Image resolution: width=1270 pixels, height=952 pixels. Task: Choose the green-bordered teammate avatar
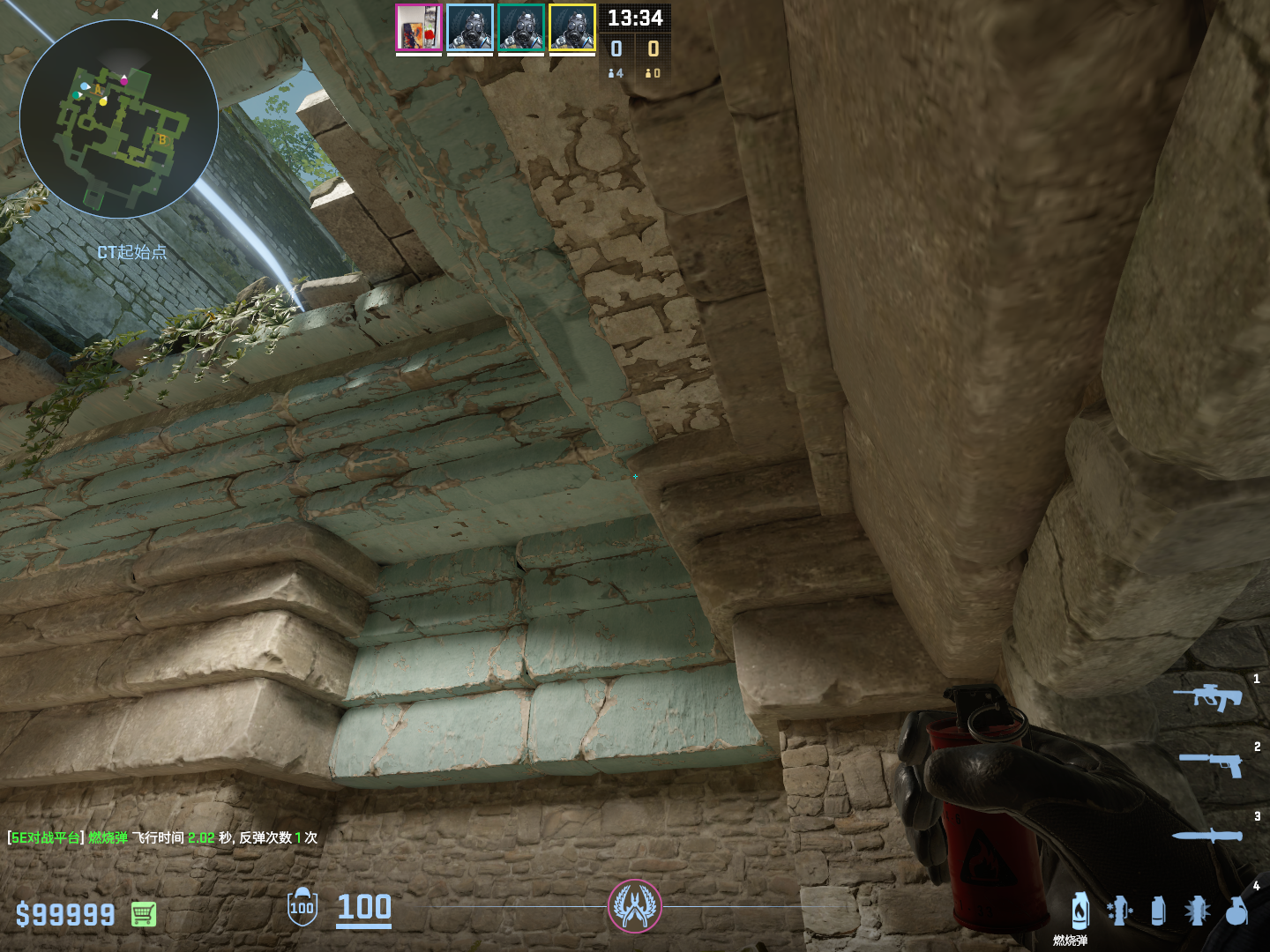521,28
